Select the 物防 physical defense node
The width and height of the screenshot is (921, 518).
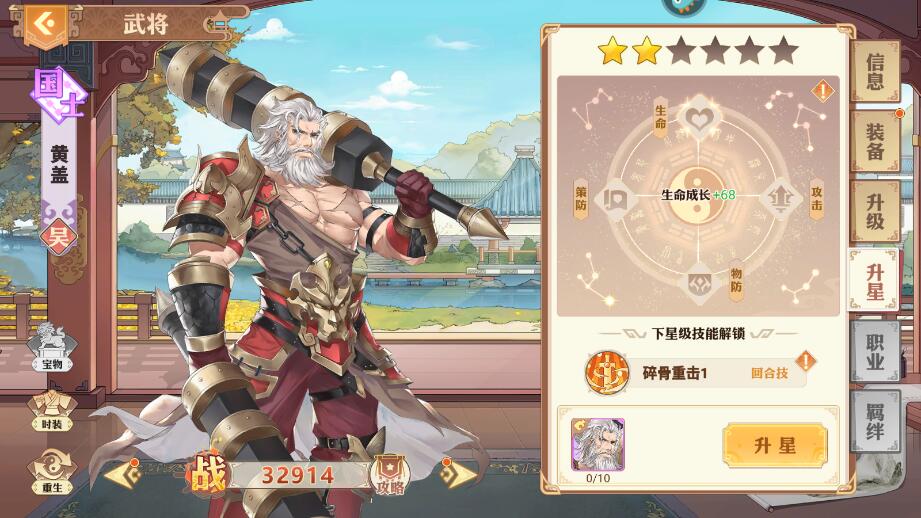pos(697,283)
